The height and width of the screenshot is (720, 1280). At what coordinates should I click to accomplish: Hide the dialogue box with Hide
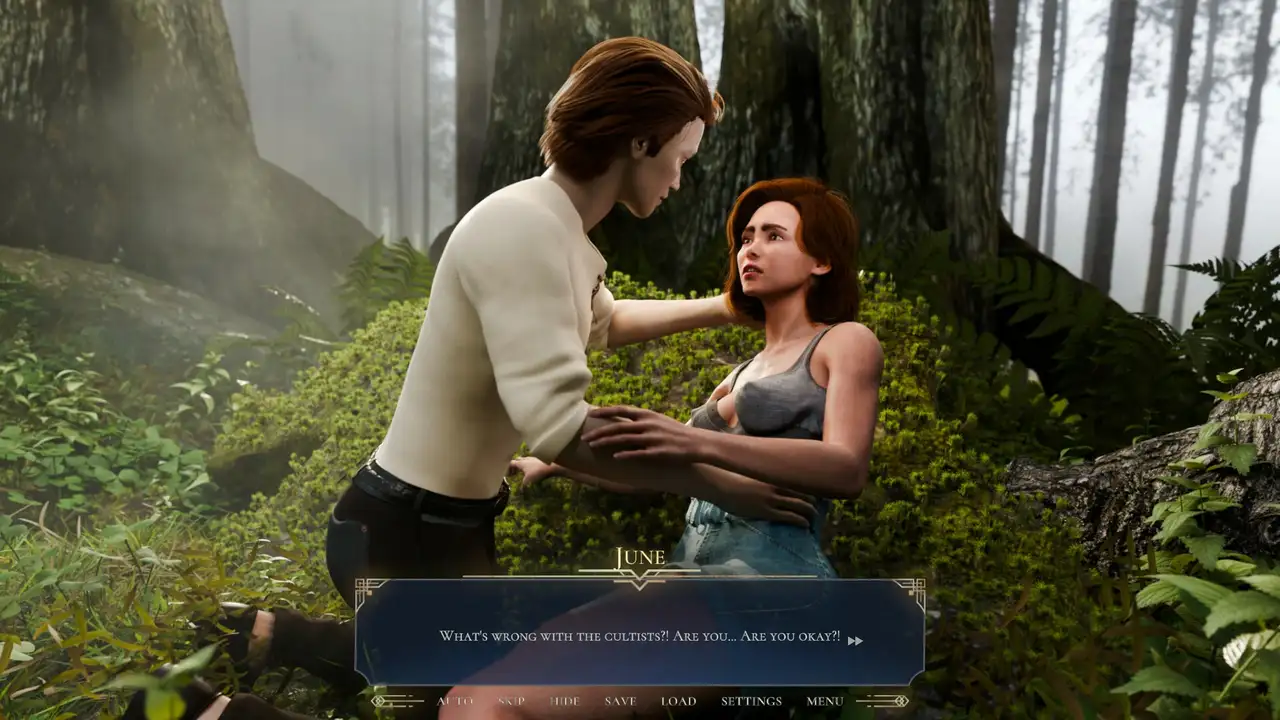pyautogui.click(x=565, y=701)
